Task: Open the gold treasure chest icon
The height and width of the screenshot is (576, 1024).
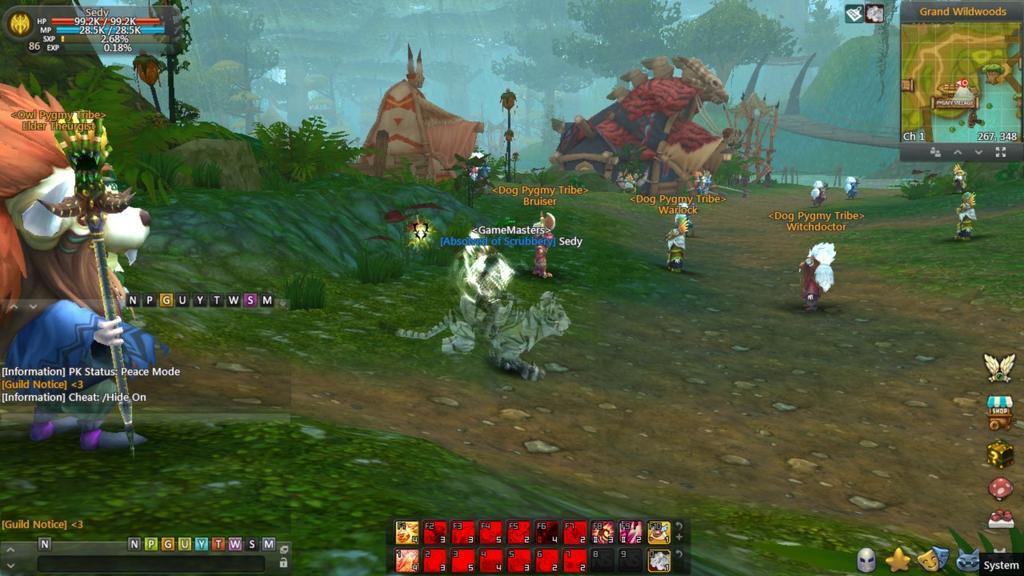Action: tap(1000, 453)
